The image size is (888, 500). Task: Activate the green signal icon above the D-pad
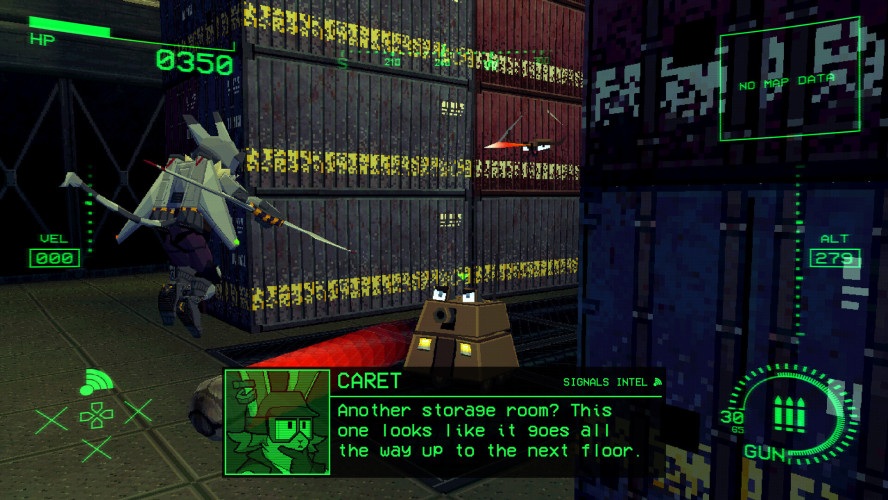point(96,382)
